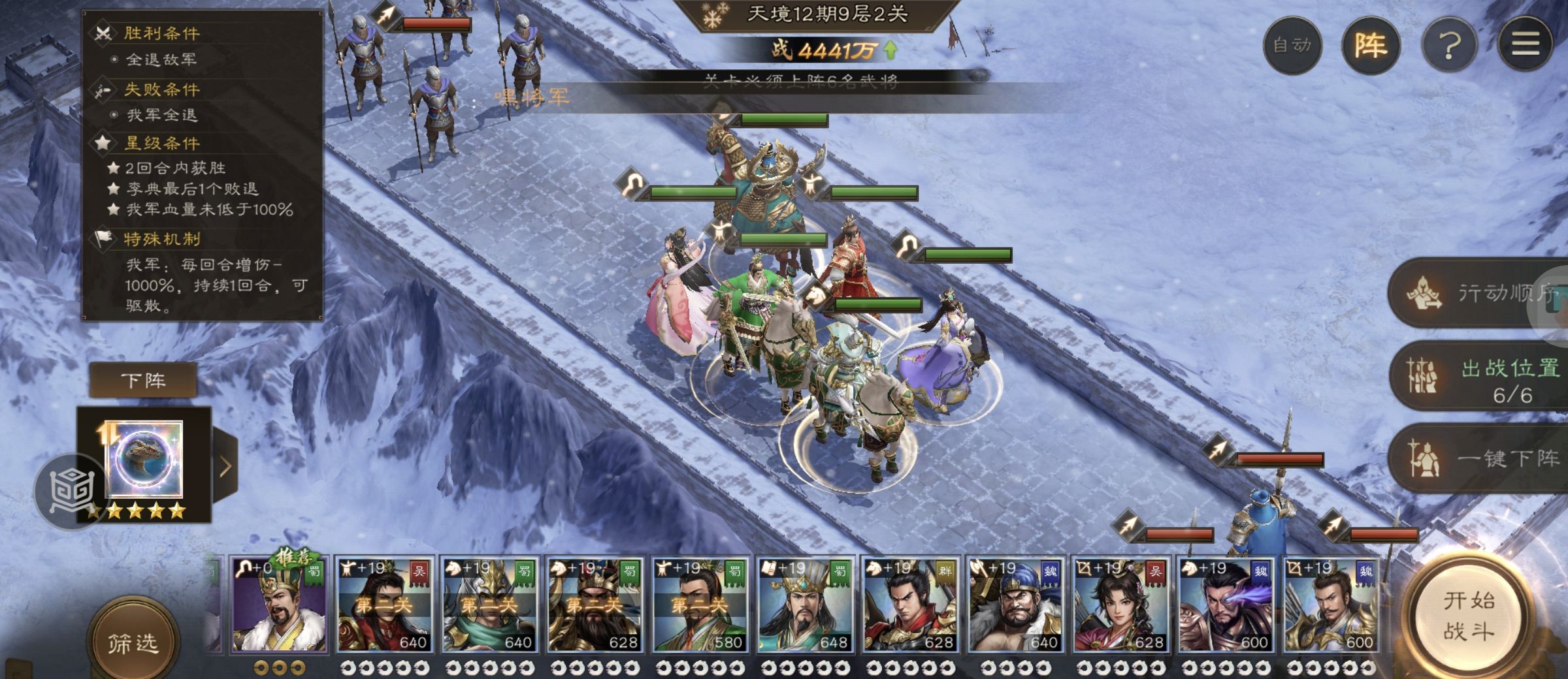Screen dimensions: 1568x679
Task: Select the five-star dragon beast icon
Action: click(x=144, y=460)
